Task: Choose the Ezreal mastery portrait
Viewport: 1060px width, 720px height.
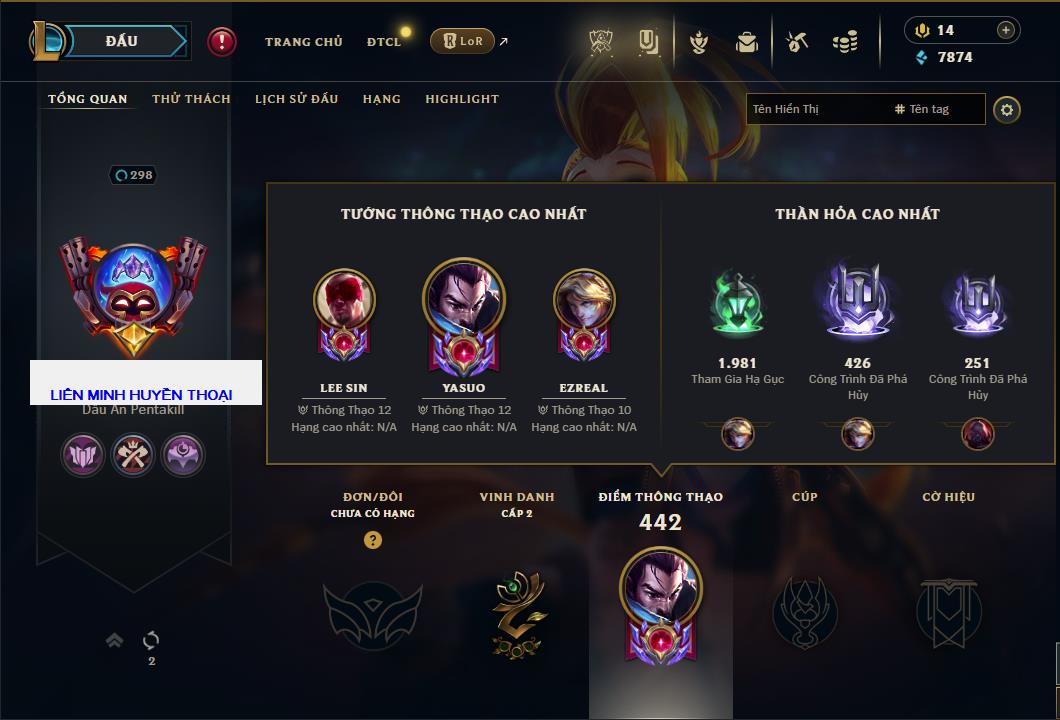Action: 584,299
